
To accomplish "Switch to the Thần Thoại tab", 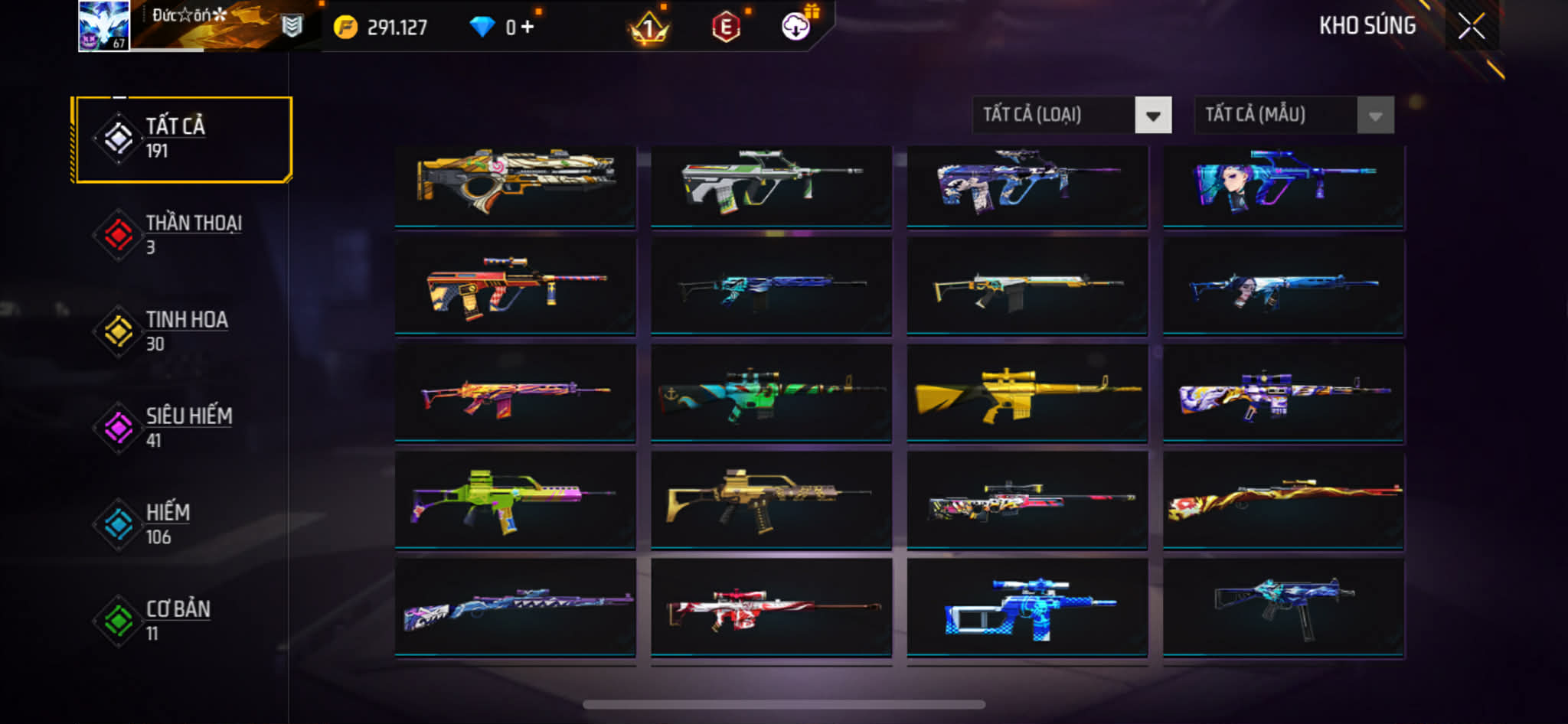I will tap(182, 234).
